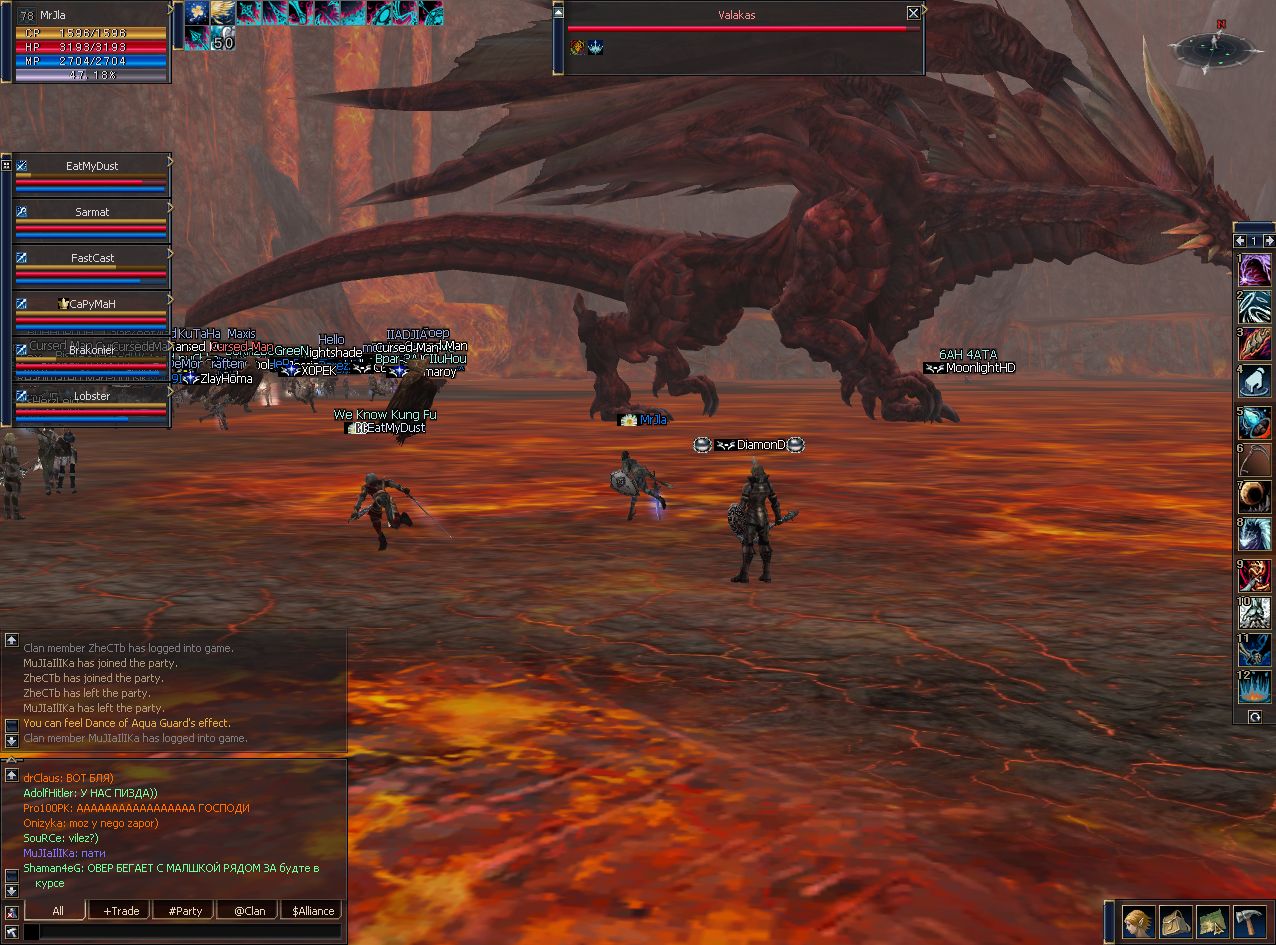
Task: Show the $Alliance chat tab
Action: (313, 911)
